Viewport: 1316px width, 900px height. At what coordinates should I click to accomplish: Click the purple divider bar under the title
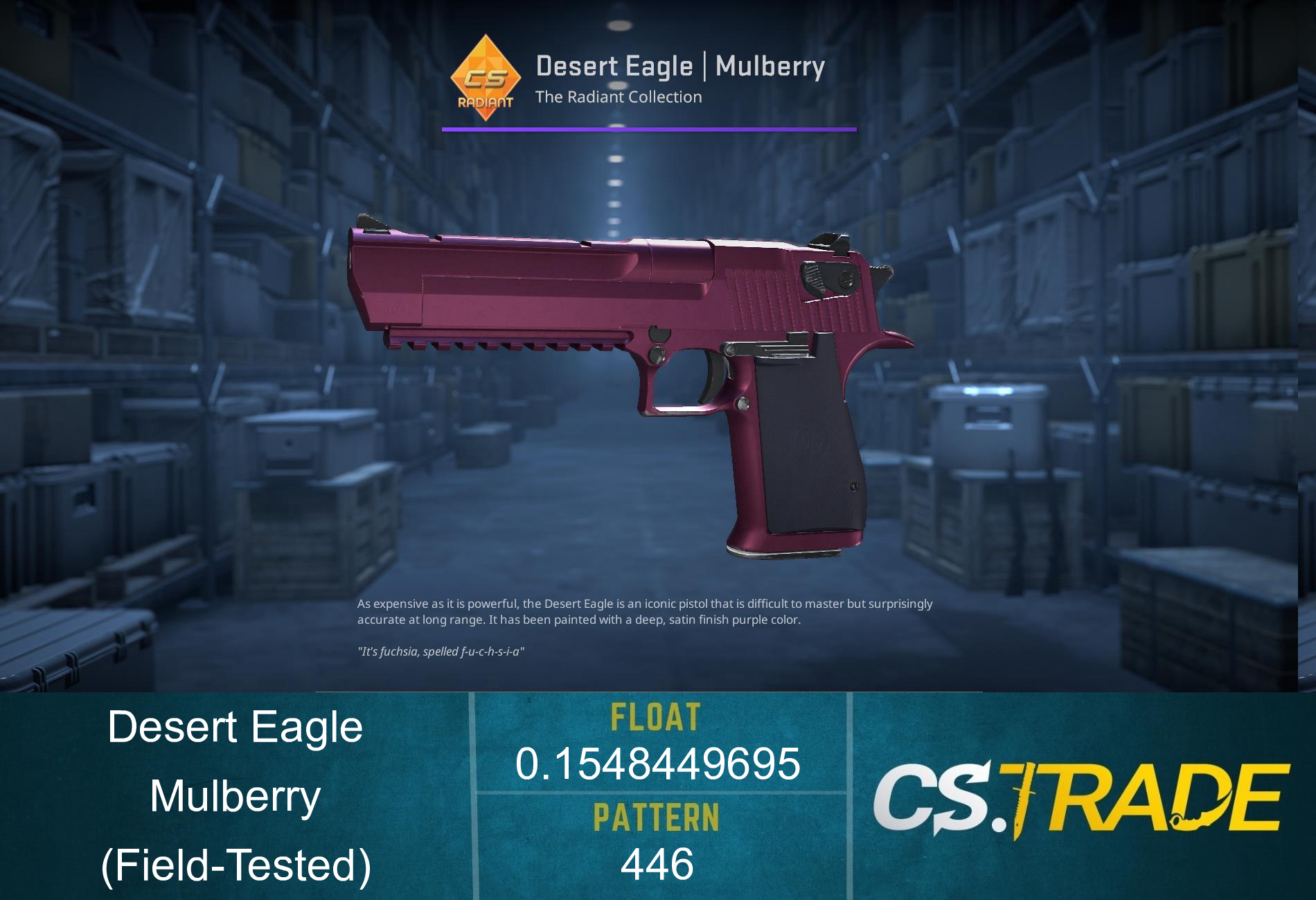tap(648, 129)
